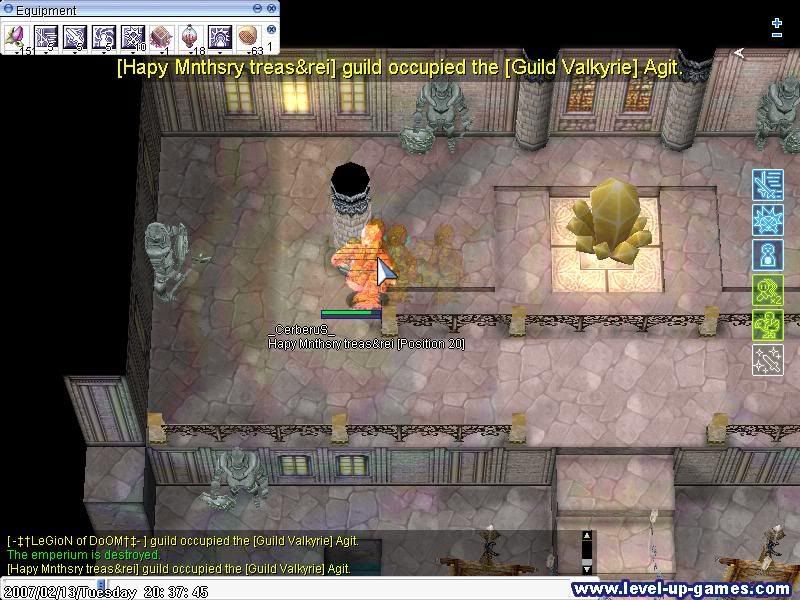Select the blue person silhouette status icon
The height and width of the screenshot is (600, 800).
(767, 255)
